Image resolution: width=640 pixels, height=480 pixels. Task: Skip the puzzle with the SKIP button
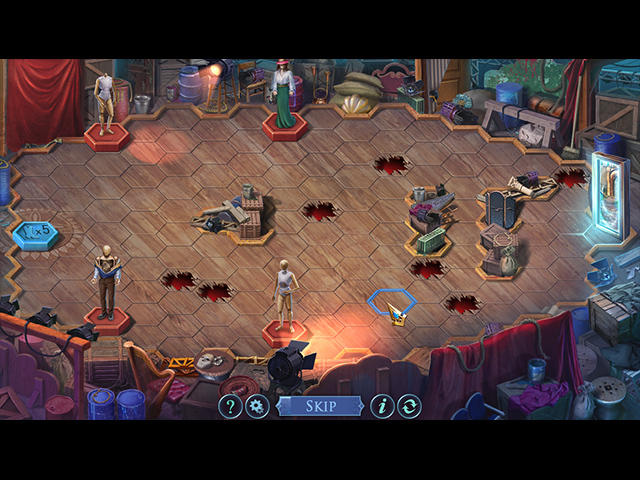319,406
